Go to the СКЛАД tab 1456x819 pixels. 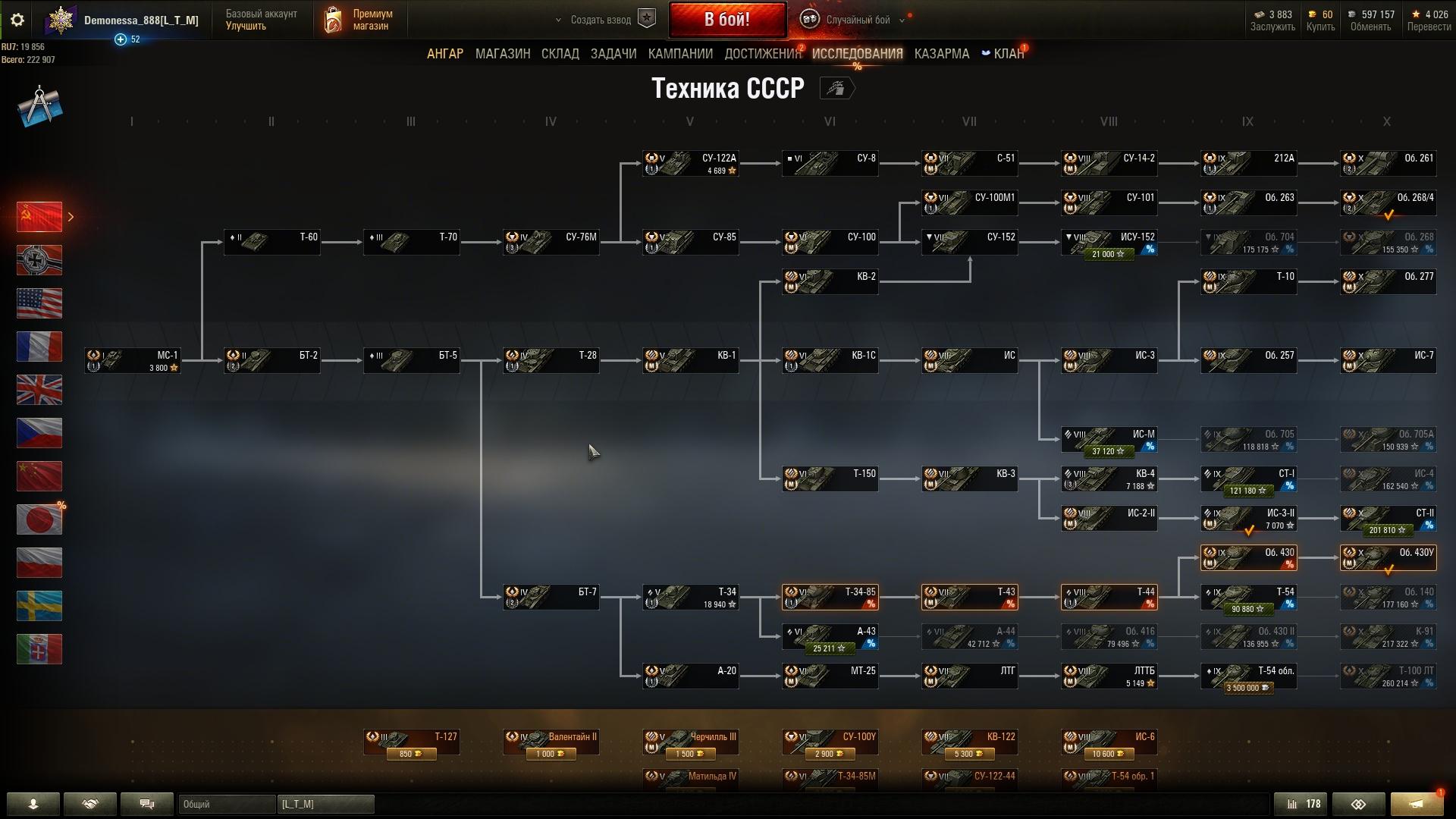pos(560,54)
